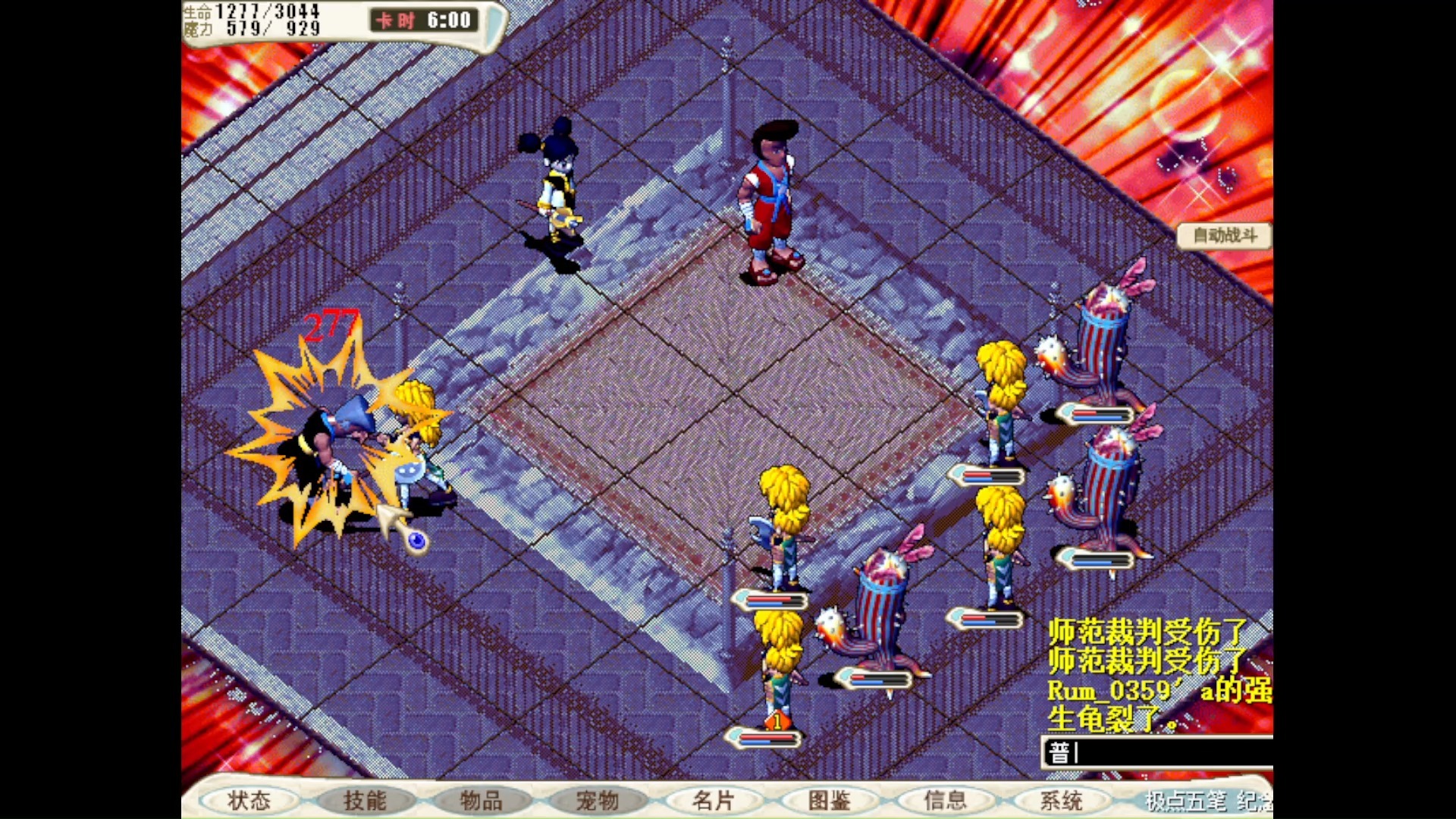Open the 名片 name card panel

pos(714,801)
